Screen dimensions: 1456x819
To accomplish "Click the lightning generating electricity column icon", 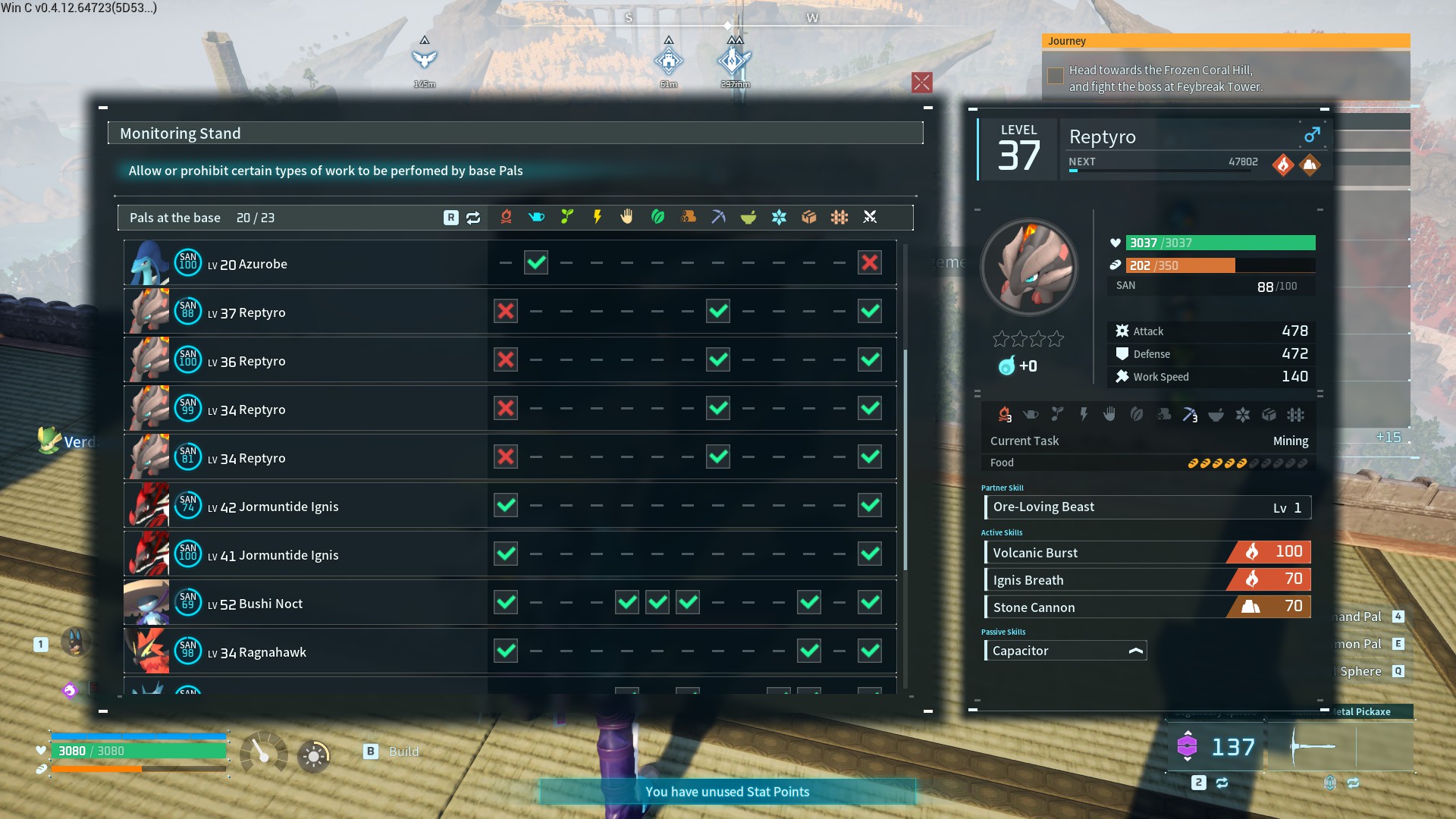I will tap(597, 218).
